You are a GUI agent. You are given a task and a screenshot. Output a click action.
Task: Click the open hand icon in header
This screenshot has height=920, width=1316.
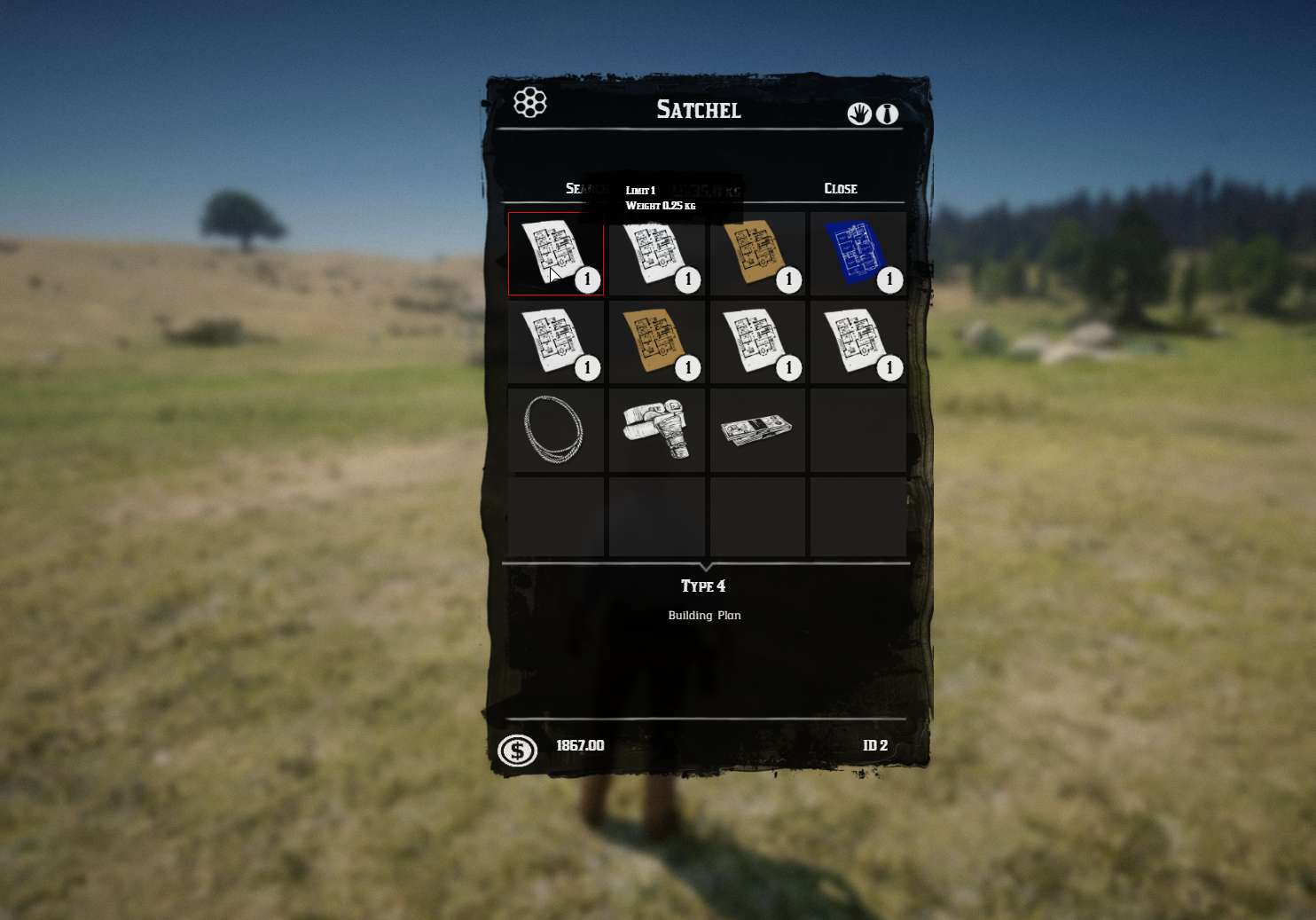pos(858,114)
